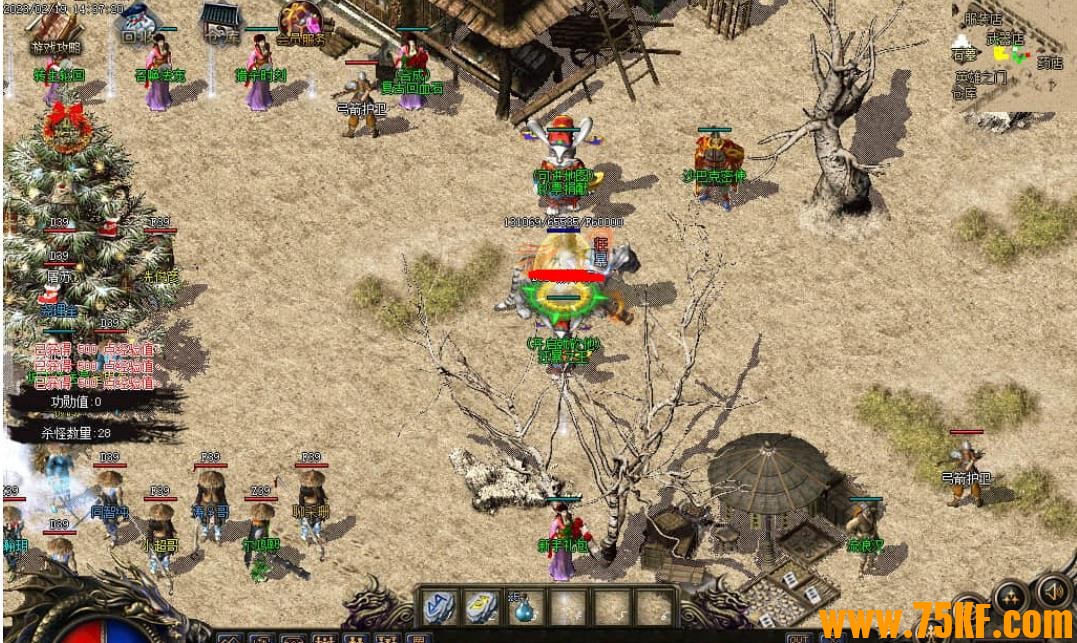Open the 游戏攻略 game guide icon
1077x643 pixels.
click(x=56, y=29)
